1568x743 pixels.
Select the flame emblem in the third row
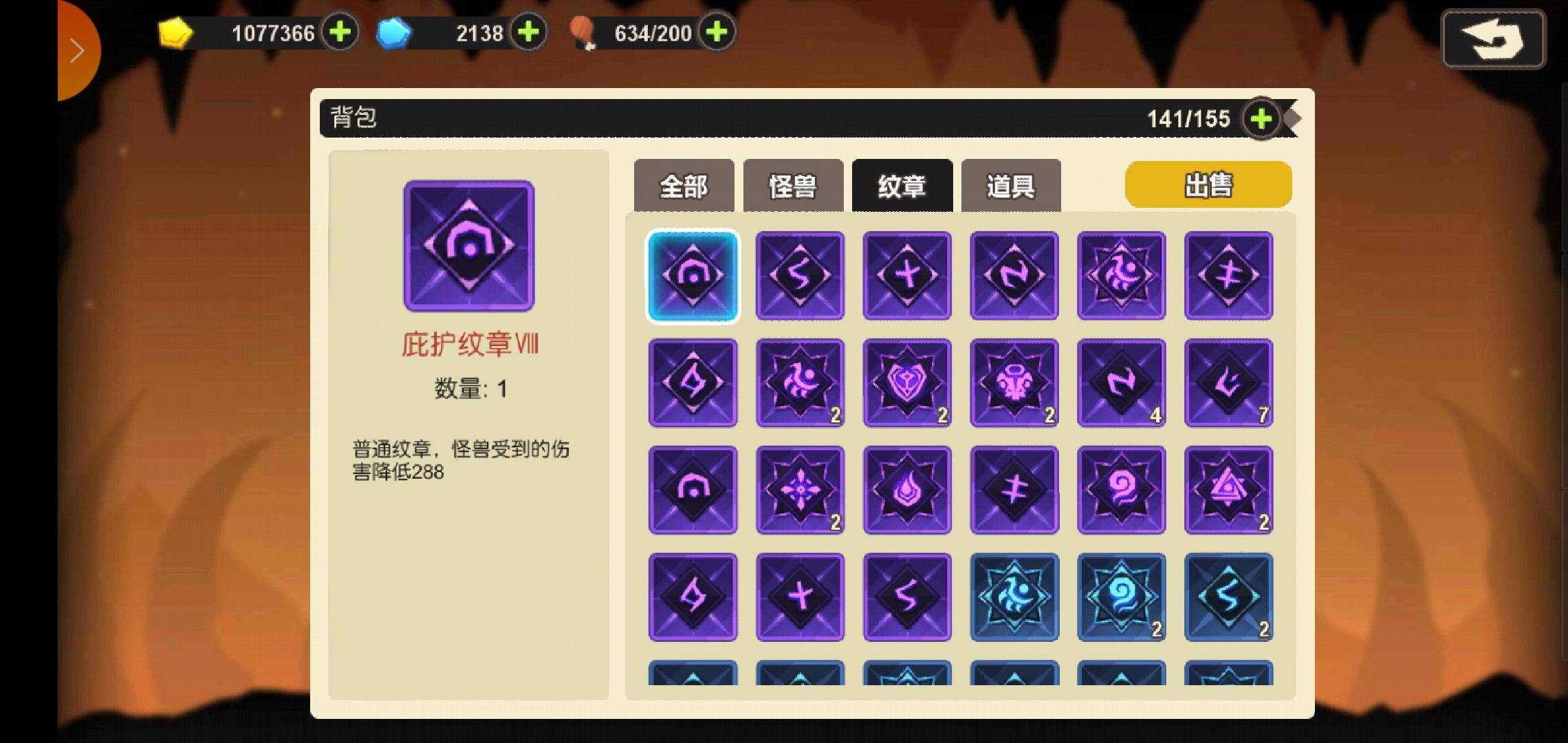tap(907, 490)
